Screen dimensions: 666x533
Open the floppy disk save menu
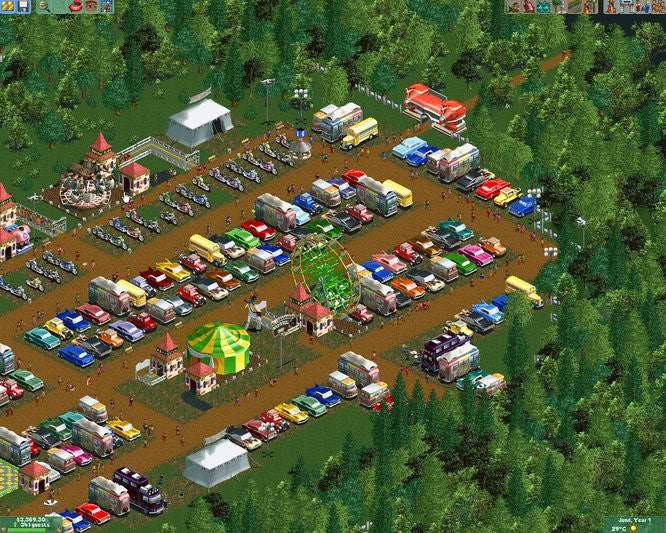[22, 6]
